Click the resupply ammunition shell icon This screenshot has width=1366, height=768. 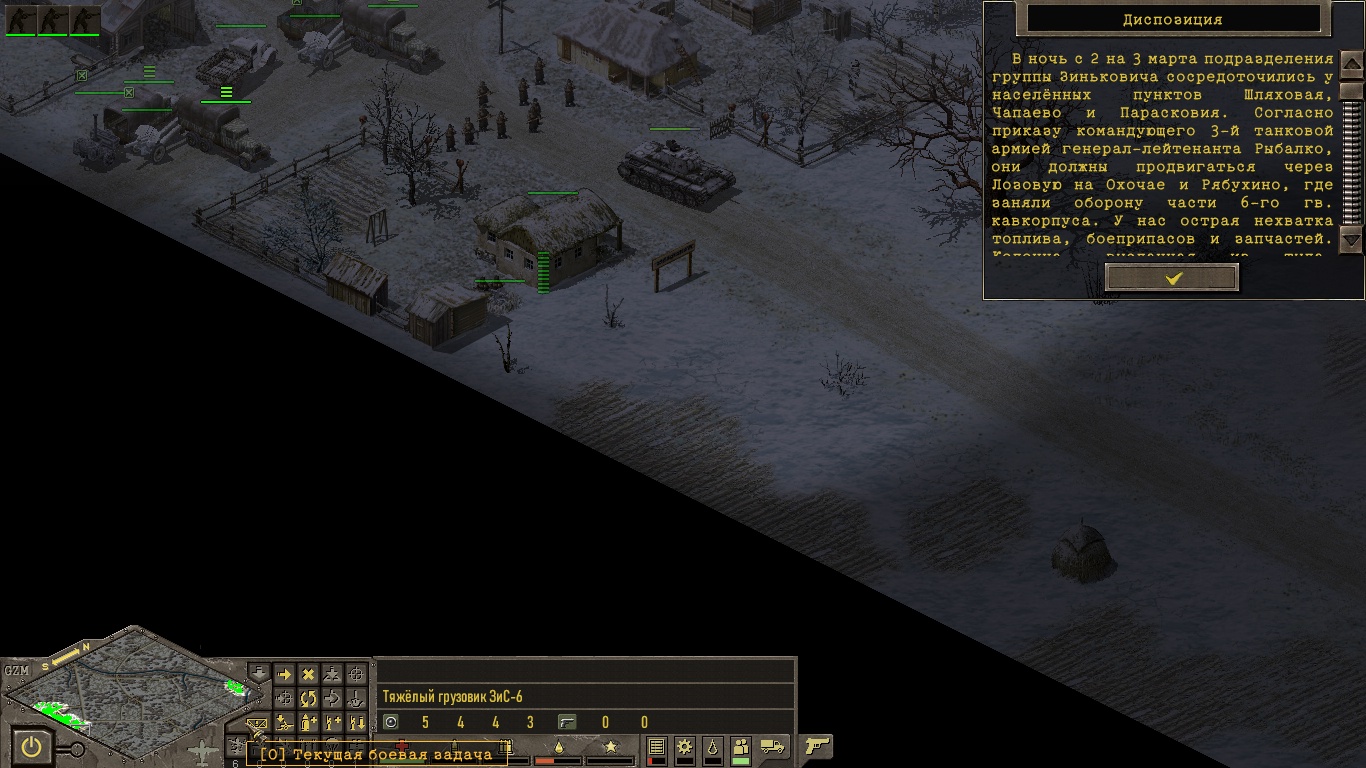pyautogui.click(x=308, y=721)
